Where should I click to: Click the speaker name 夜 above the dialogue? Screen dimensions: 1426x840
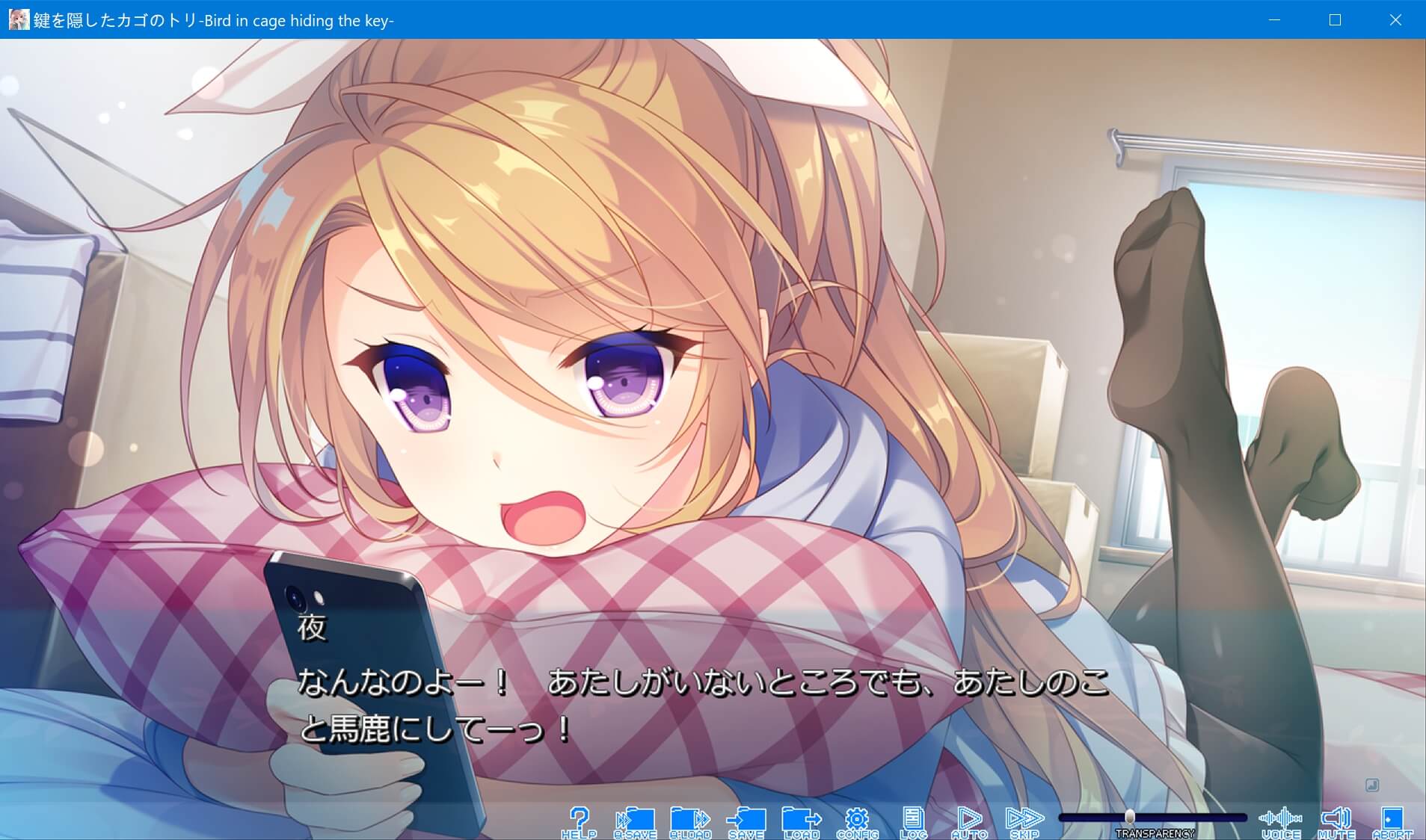[312, 628]
